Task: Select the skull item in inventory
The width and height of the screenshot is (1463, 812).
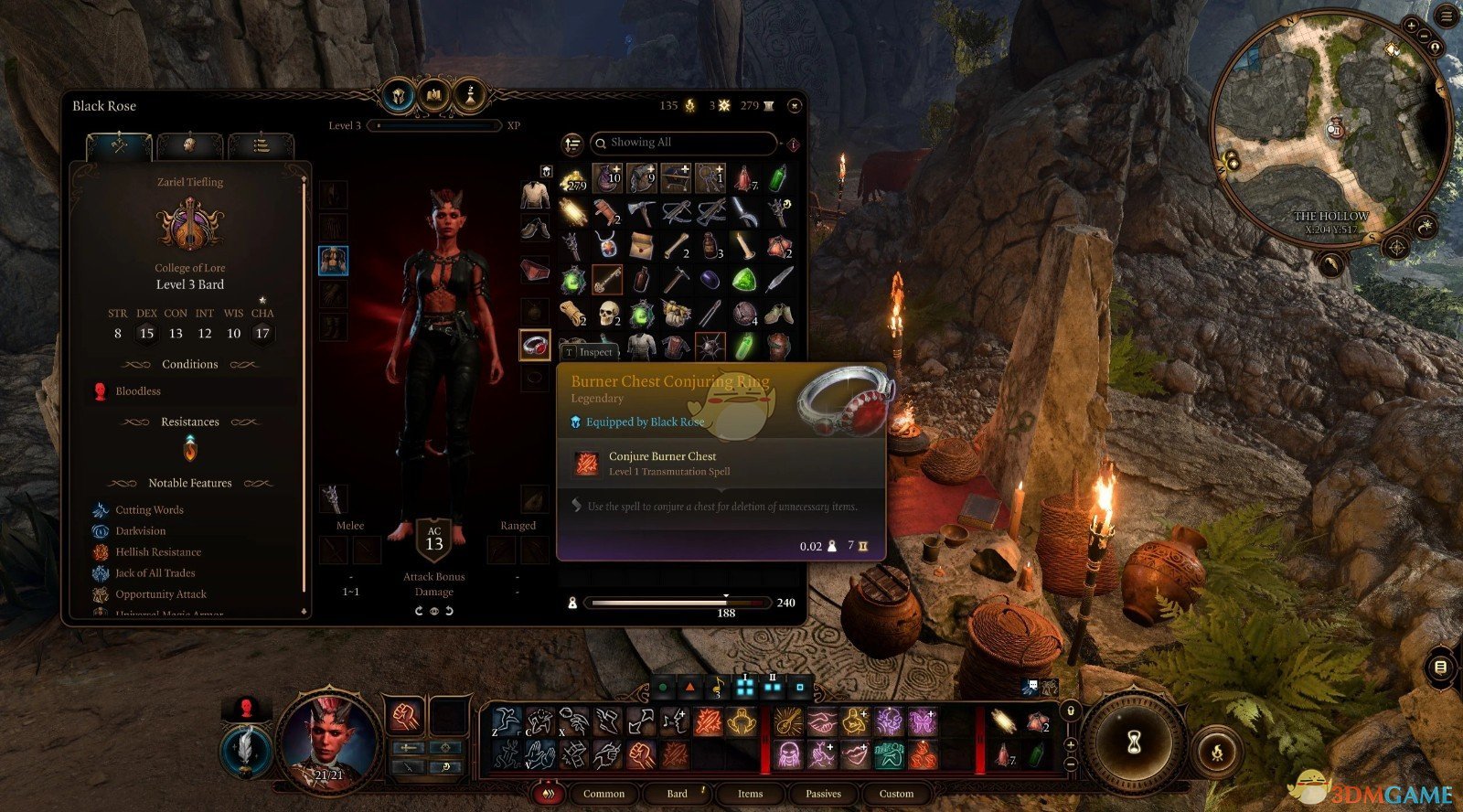Action: 610,314
